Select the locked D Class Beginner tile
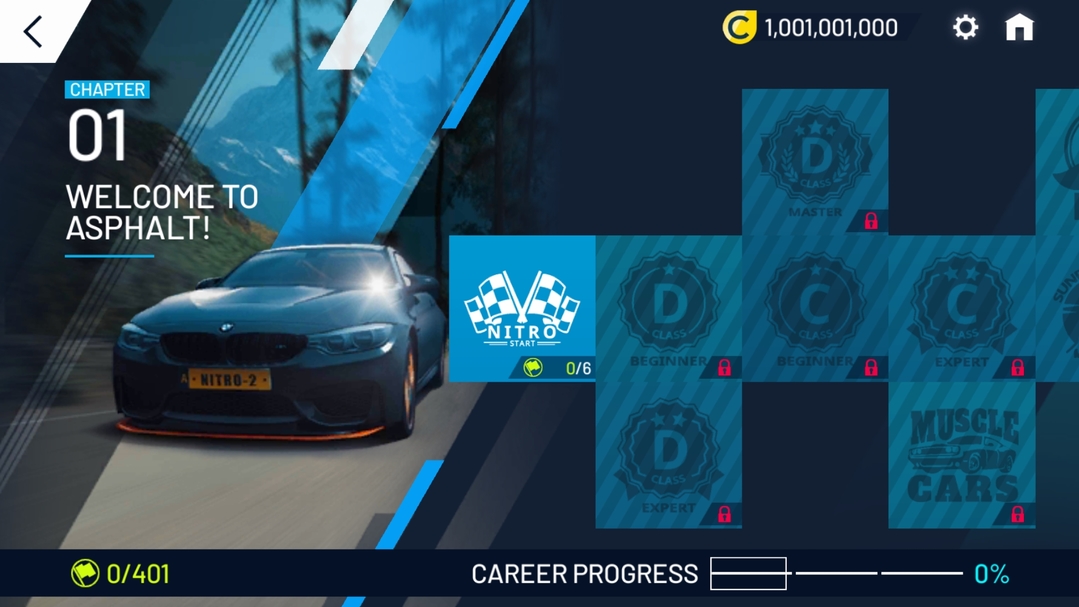The width and height of the screenshot is (1079, 607). [668, 308]
